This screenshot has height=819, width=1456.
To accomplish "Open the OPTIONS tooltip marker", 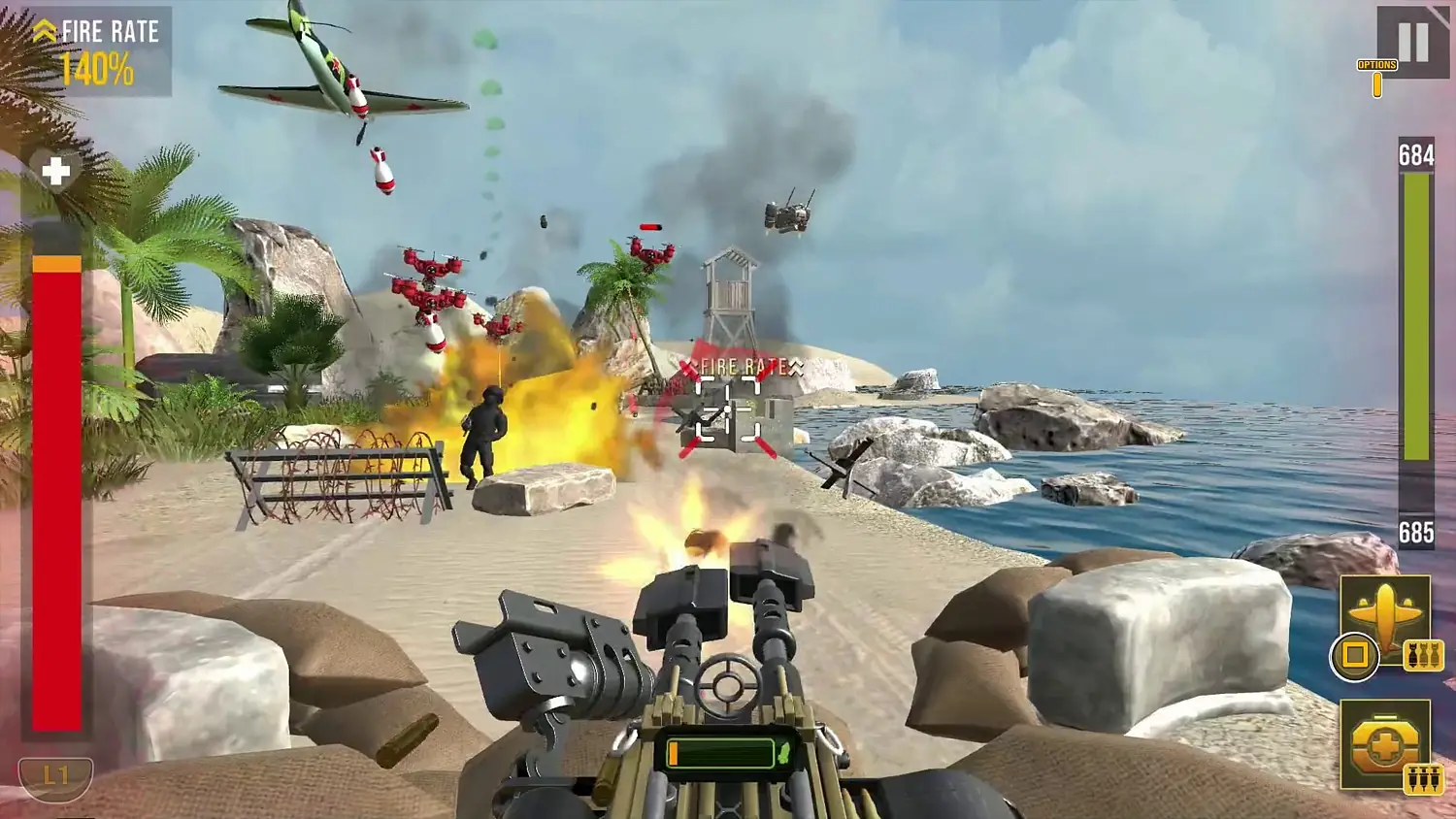I will pyautogui.click(x=1375, y=63).
